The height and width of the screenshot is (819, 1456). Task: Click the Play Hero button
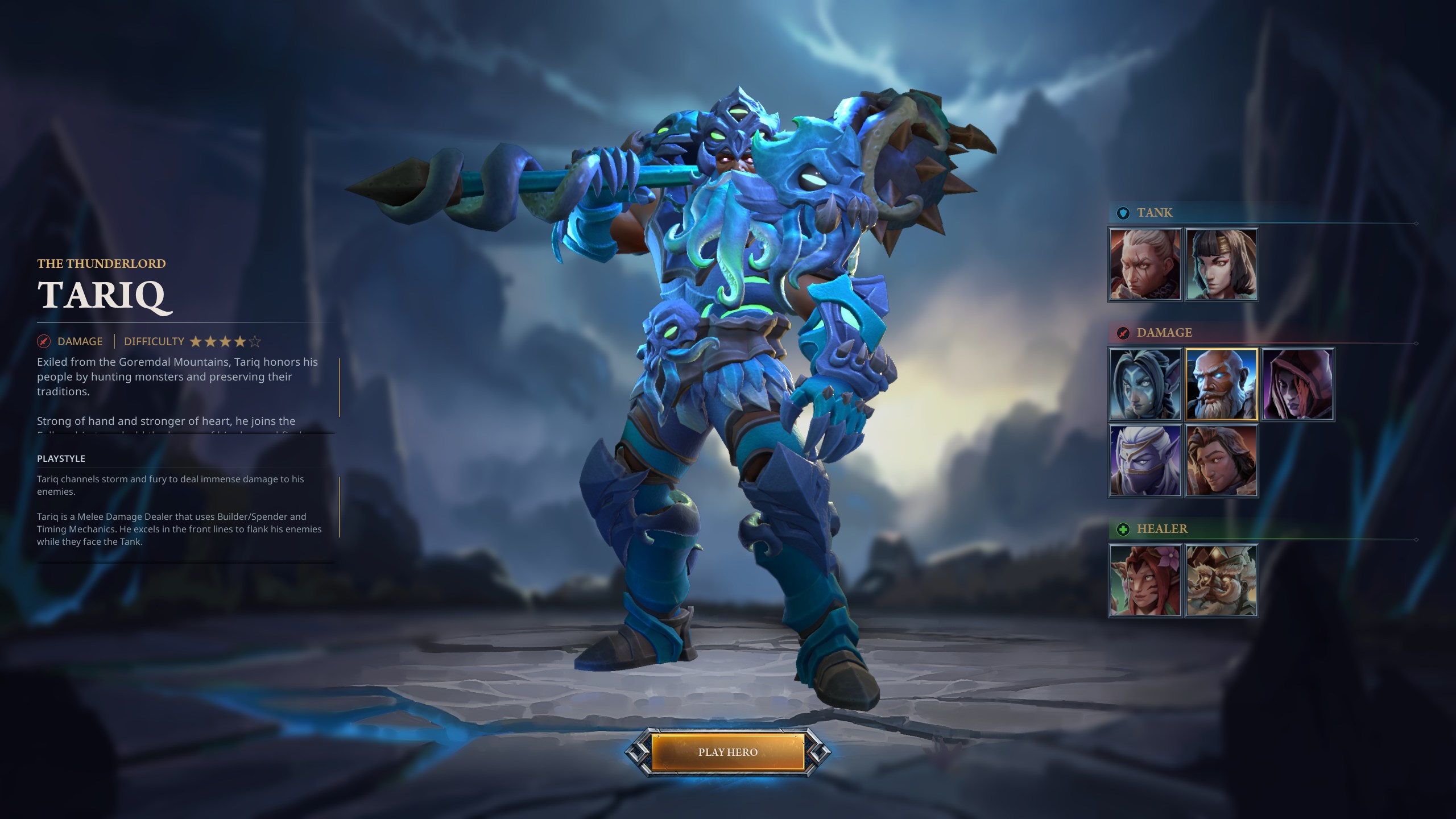[727, 752]
